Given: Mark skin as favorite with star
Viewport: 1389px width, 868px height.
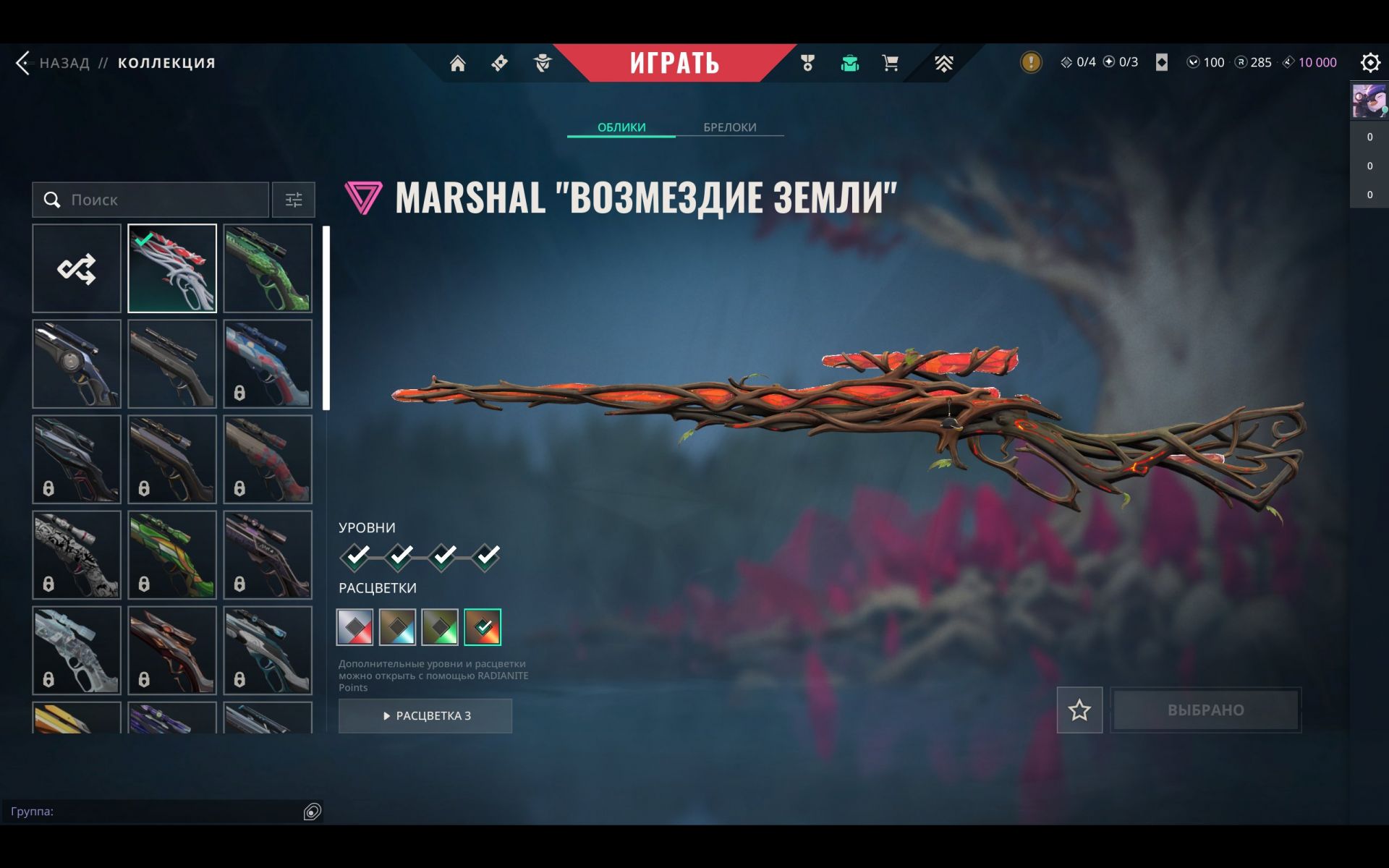Looking at the screenshot, I should pyautogui.click(x=1079, y=710).
